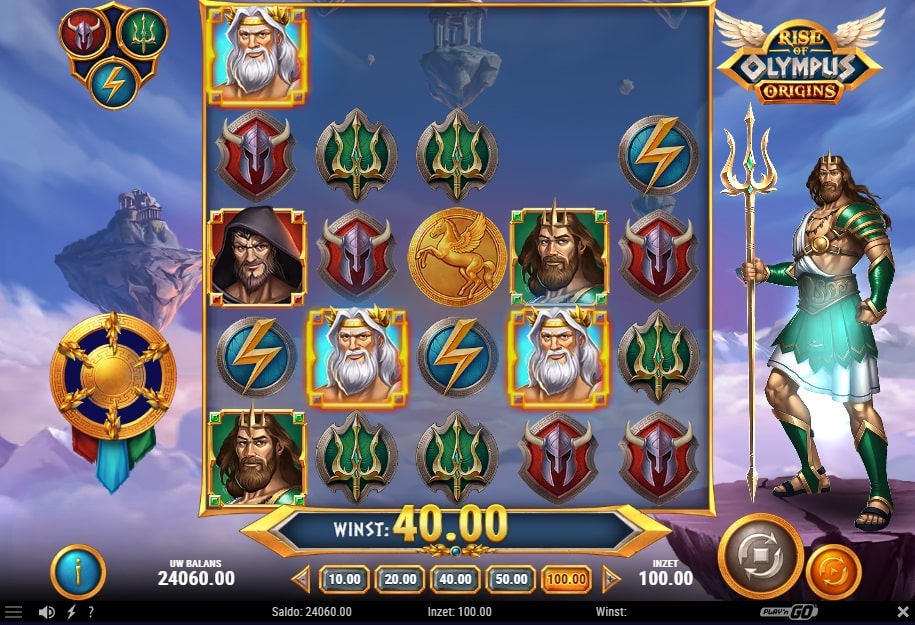The height and width of the screenshot is (625, 915).
Task: Open the hamburger menu in the bottom bar
Action: [x=14, y=612]
